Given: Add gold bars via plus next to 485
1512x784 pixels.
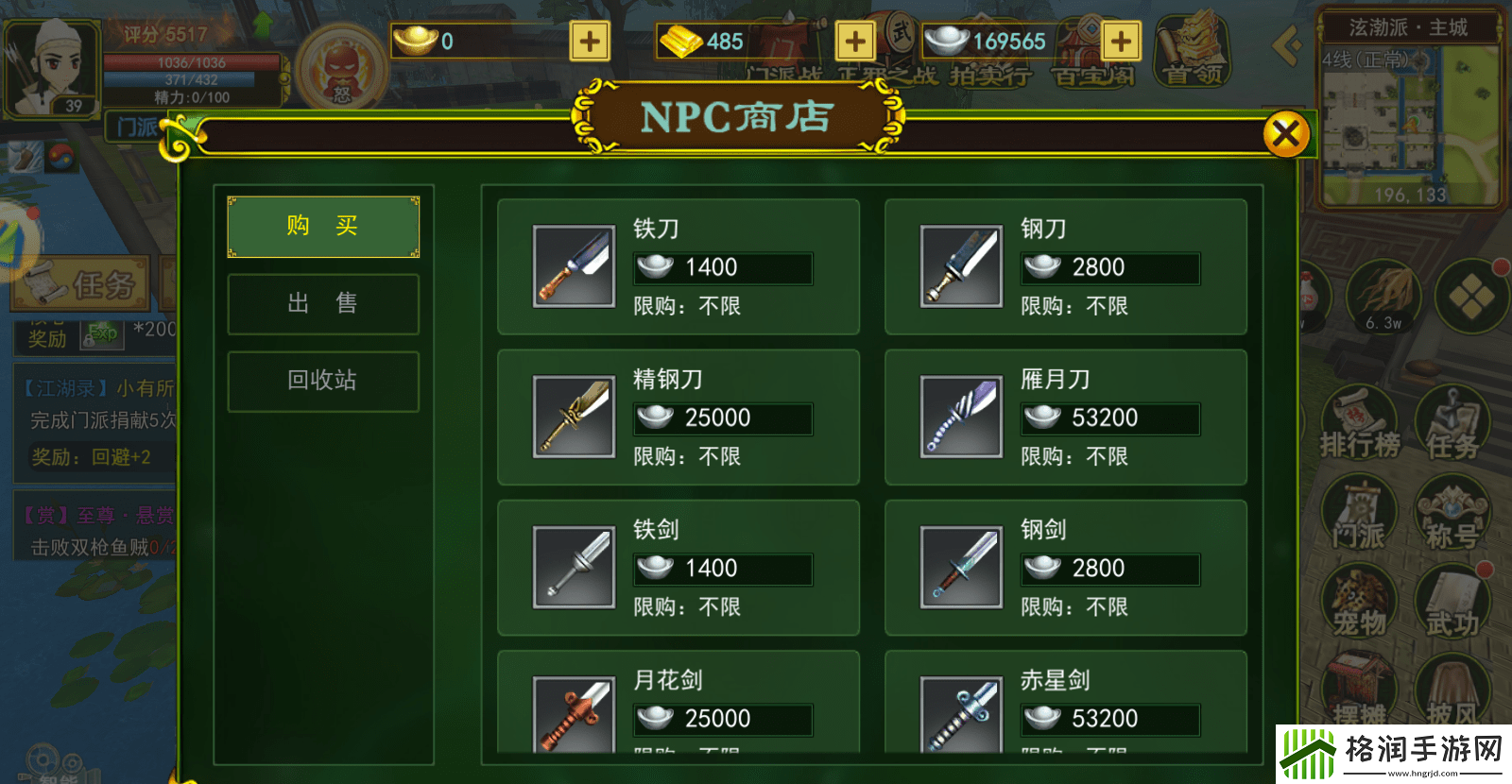Looking at the screenshot, I should [855, 42].
